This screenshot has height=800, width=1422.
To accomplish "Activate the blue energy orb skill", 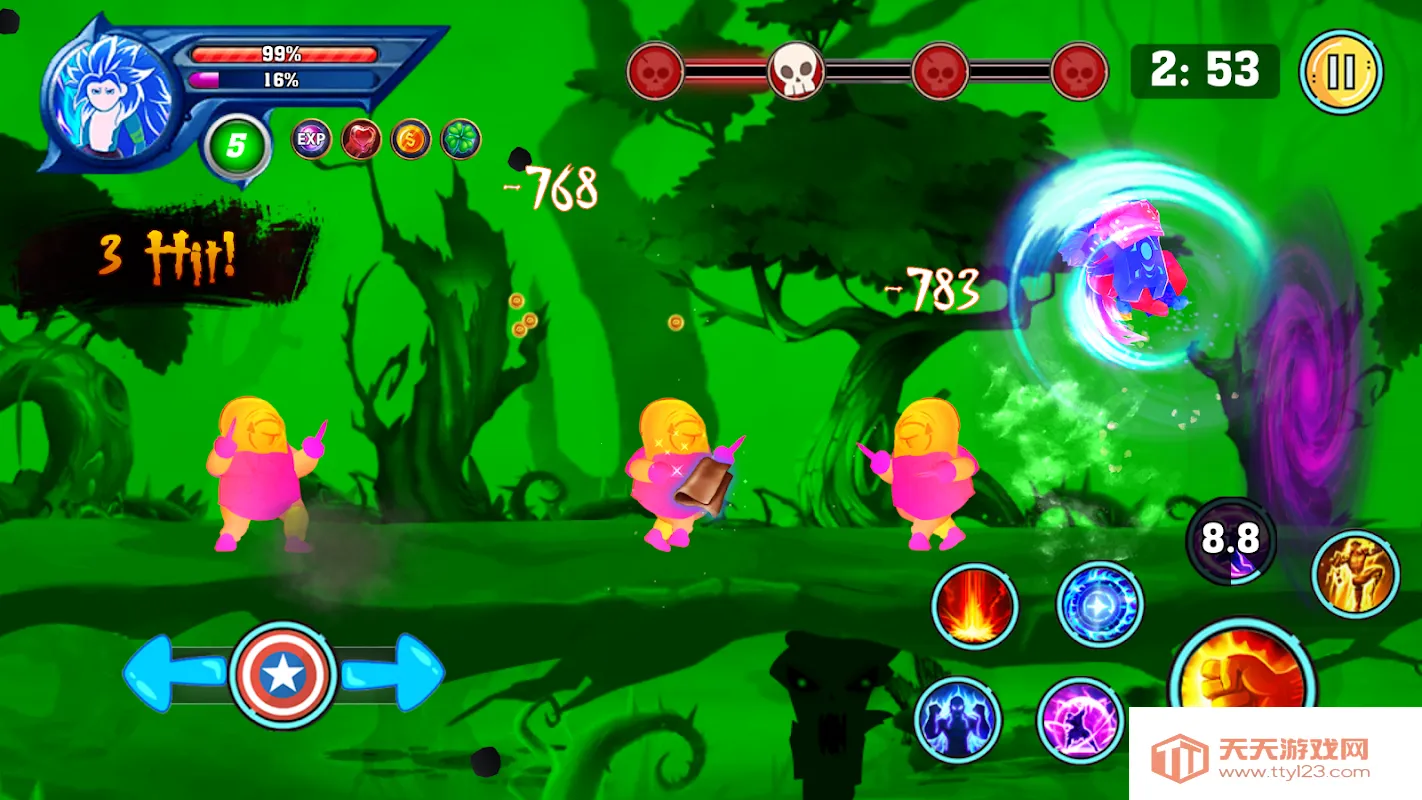I will coord(1100,604).
